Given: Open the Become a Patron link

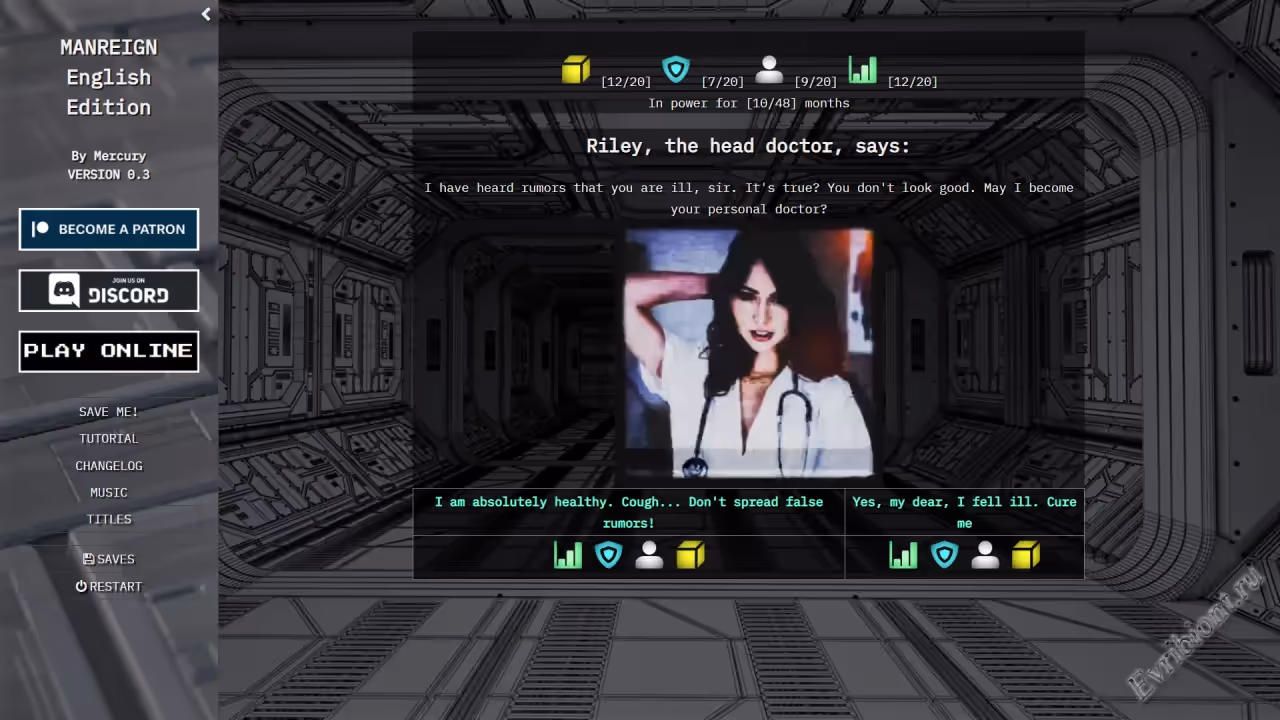Looking at the screenshot, I should pyautogui.click(x=109, y=229).
